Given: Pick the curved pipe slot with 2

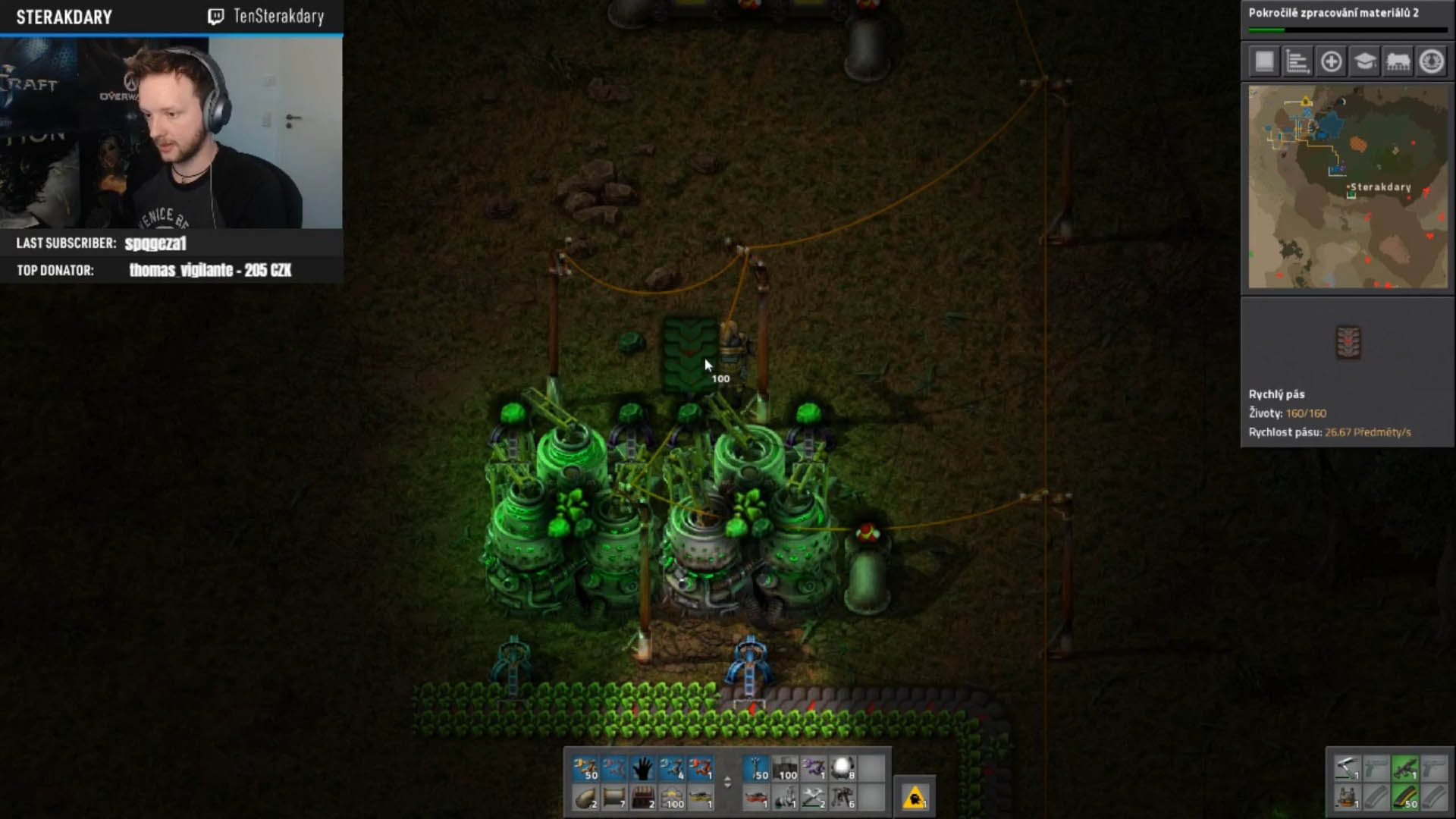Looking at the screenshot, I should click(585, 797).
